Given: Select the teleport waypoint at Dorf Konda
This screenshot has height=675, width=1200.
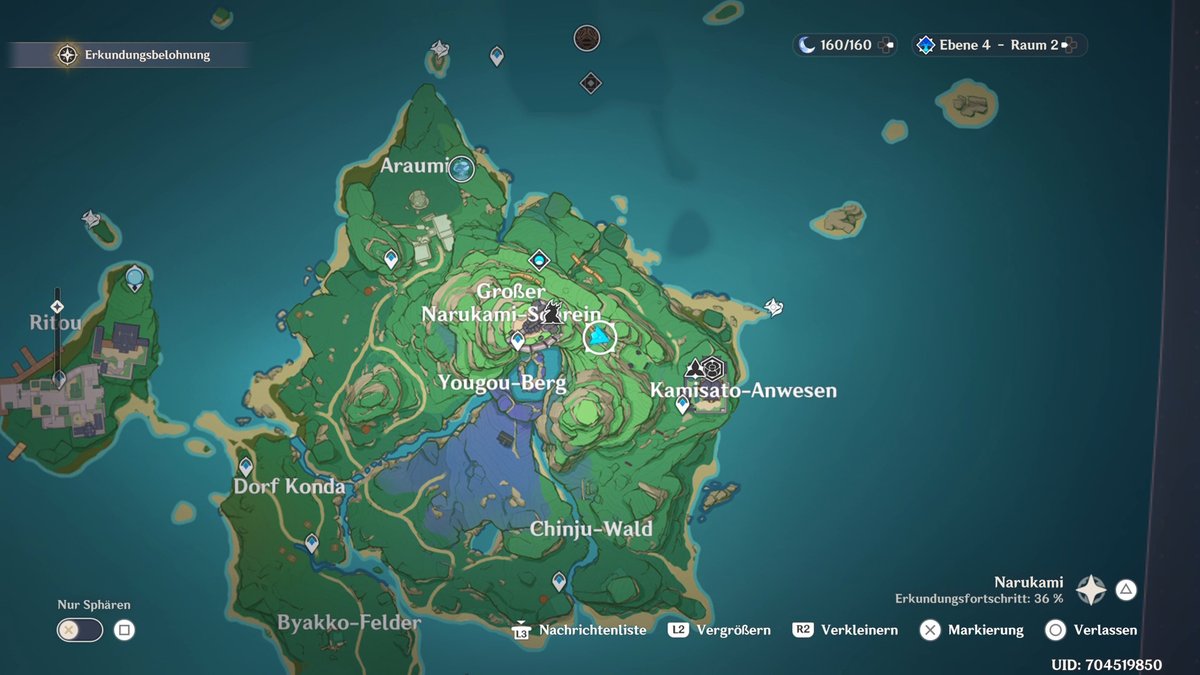Looking at the screenshot, I should tap(246, 466).
